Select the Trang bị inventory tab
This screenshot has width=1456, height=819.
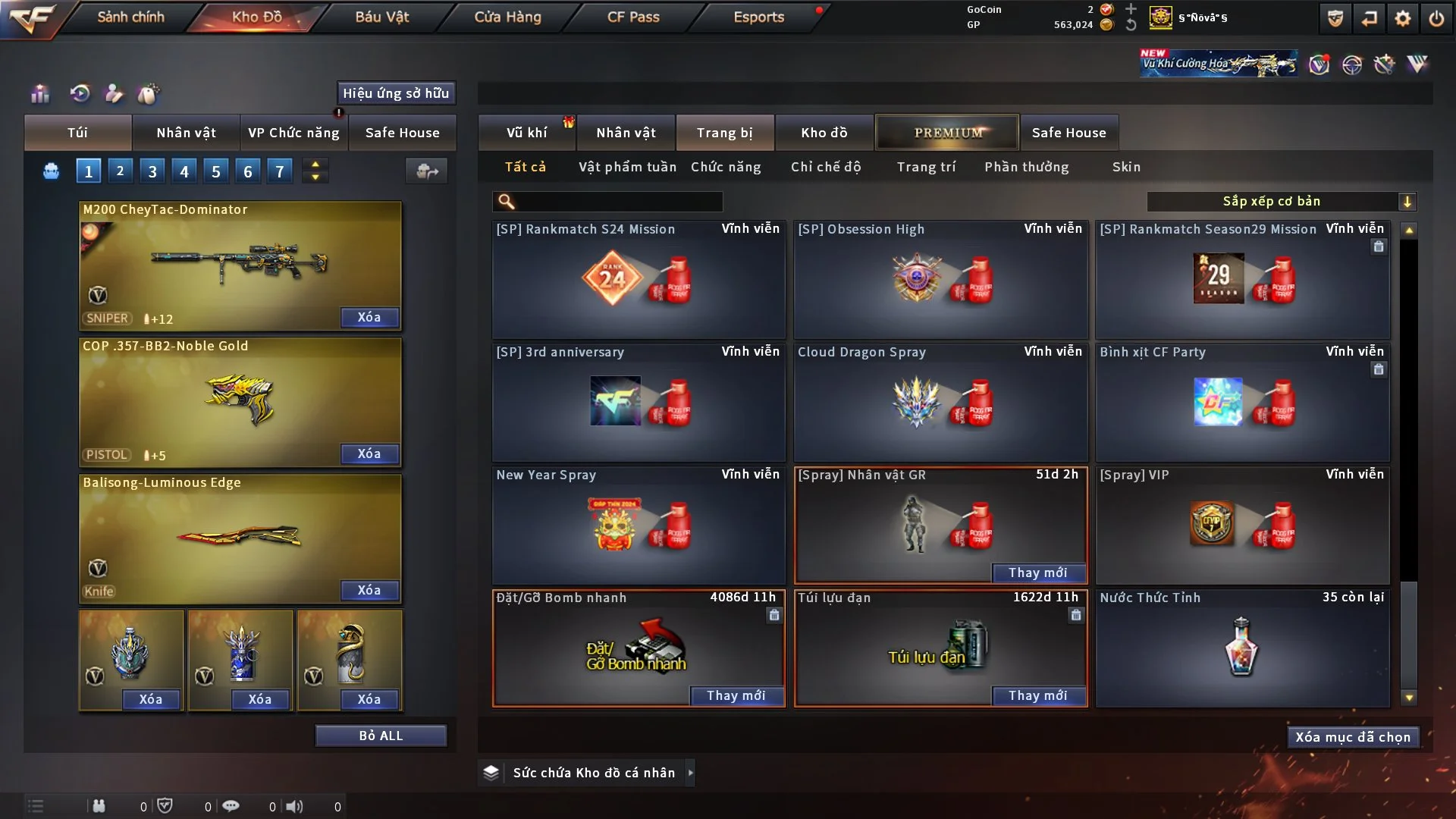724,133
